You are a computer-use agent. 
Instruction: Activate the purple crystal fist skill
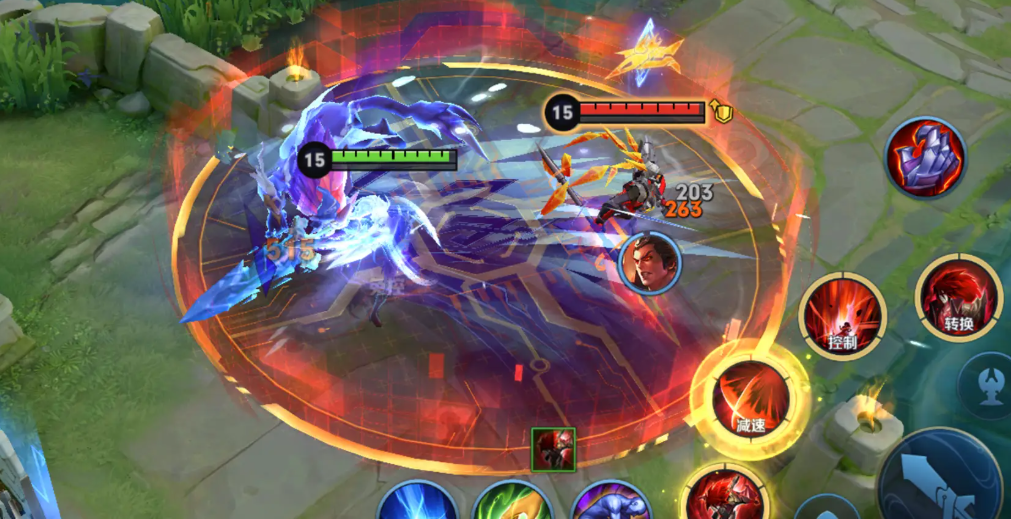click(925, 157)
